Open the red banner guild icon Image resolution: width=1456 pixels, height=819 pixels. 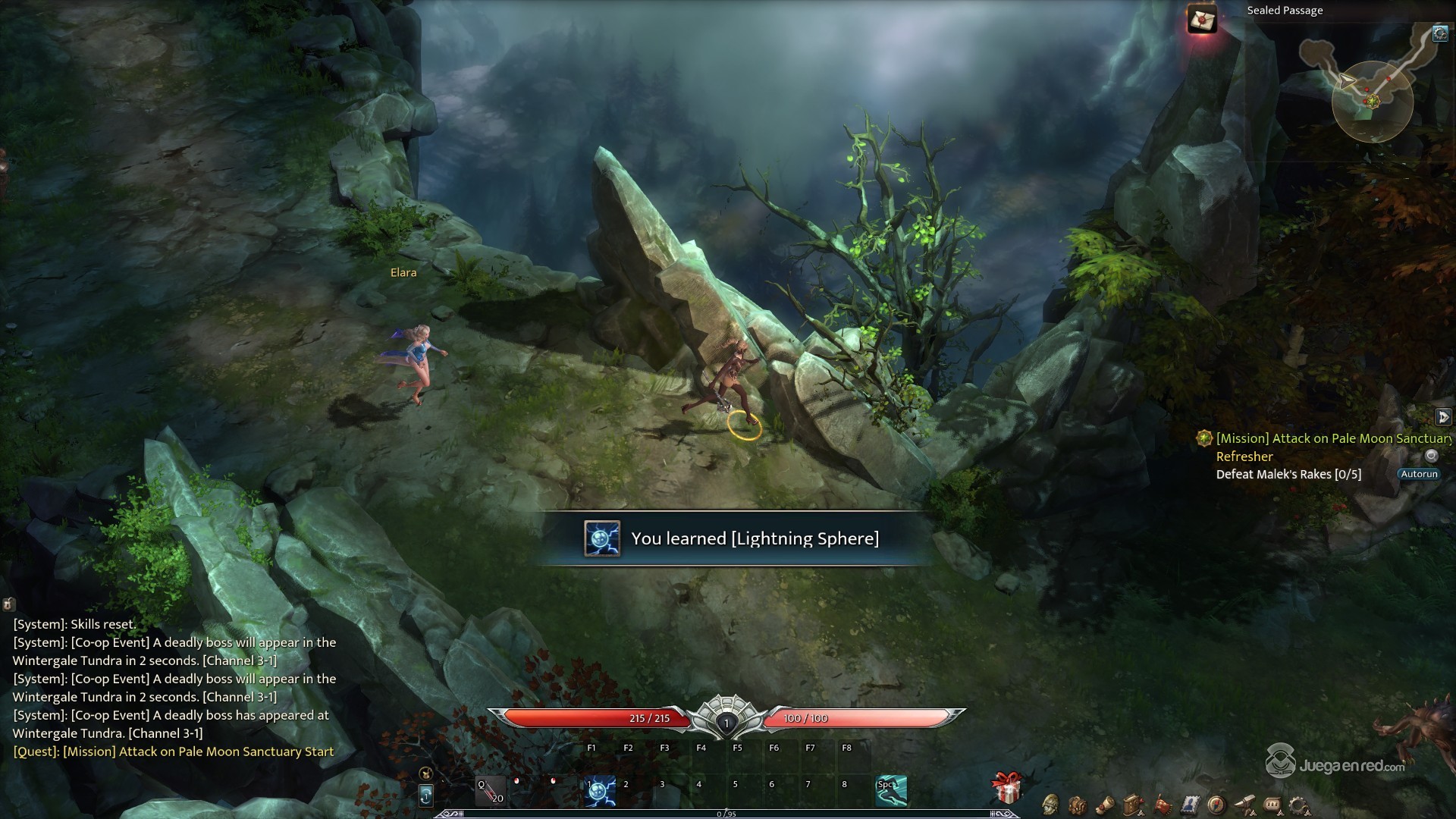point(1163,804)
